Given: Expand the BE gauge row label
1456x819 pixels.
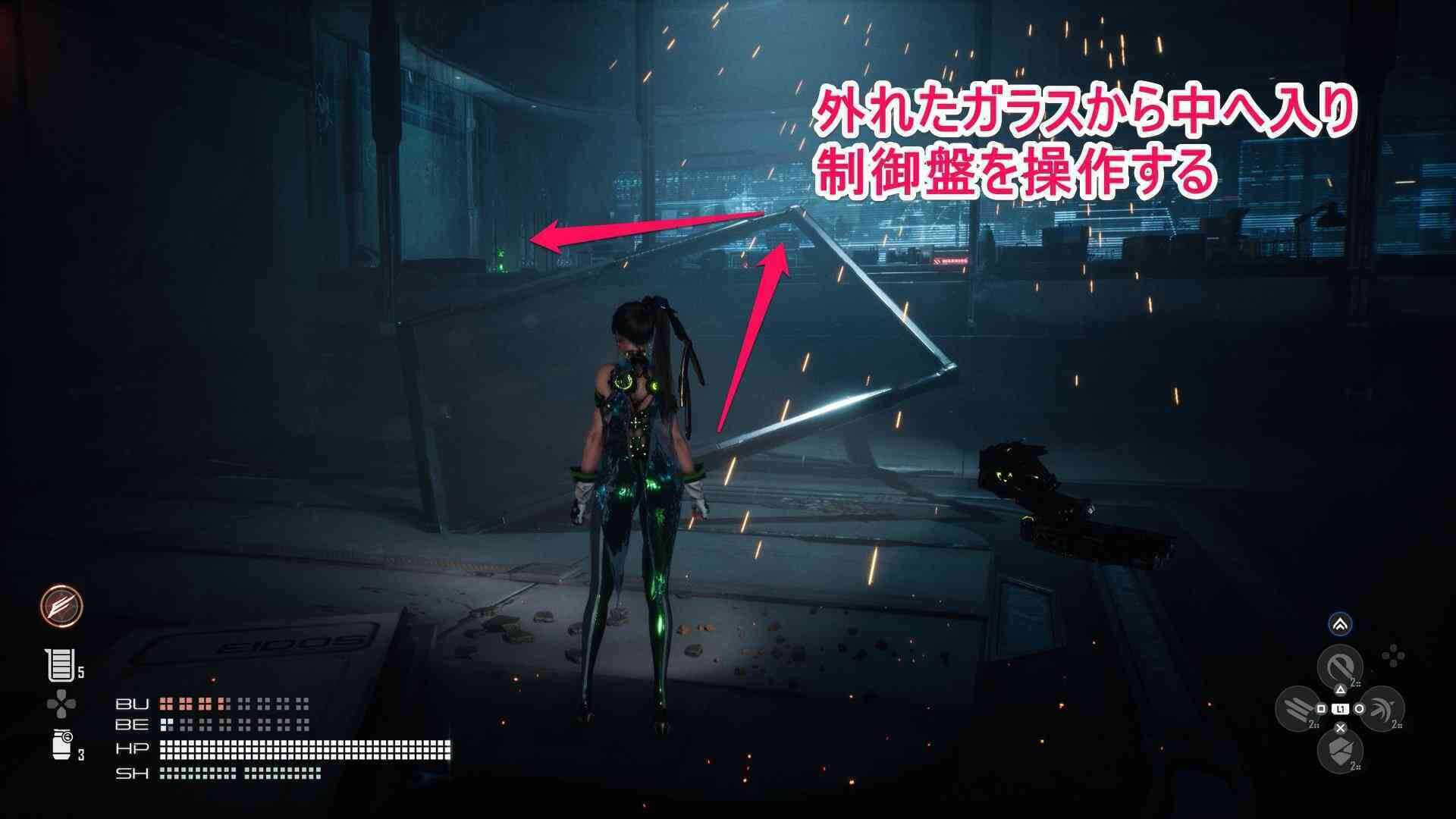Looking at the screenshot, I should [x=133, y=726].
